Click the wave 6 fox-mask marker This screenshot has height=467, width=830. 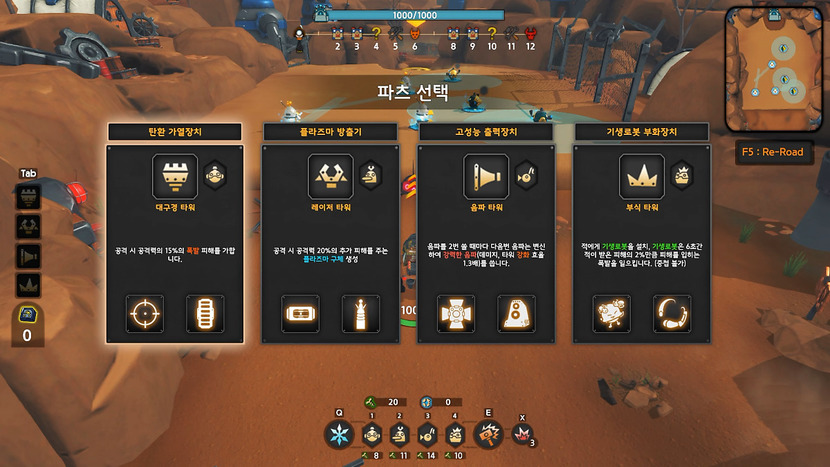click(415, 33)
